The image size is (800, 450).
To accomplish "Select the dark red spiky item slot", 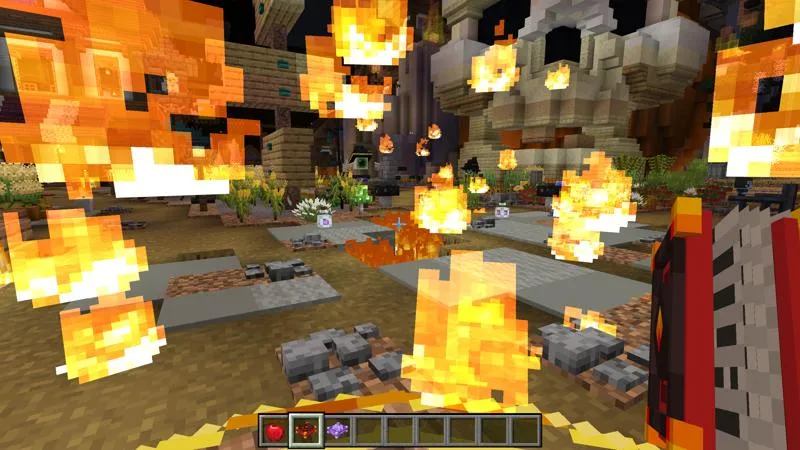I will (306, 431).
